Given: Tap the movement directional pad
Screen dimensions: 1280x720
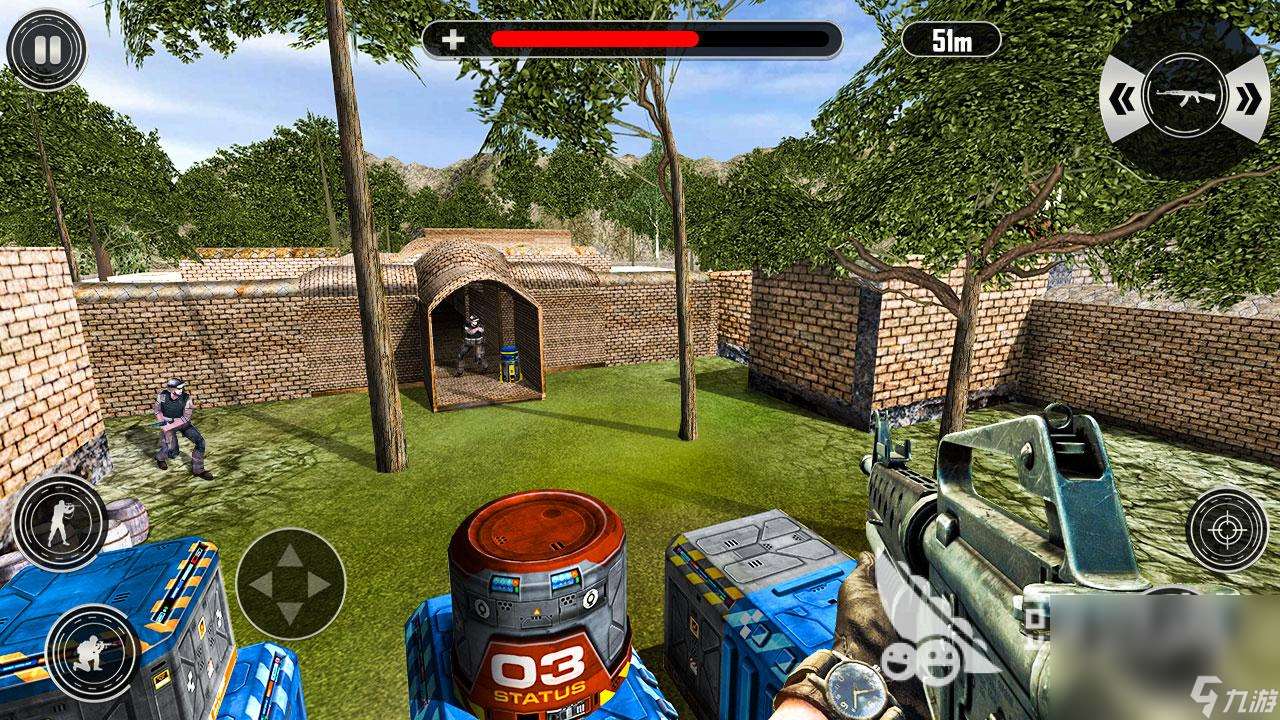Looking at the screenshot, I should coord(290,583).
